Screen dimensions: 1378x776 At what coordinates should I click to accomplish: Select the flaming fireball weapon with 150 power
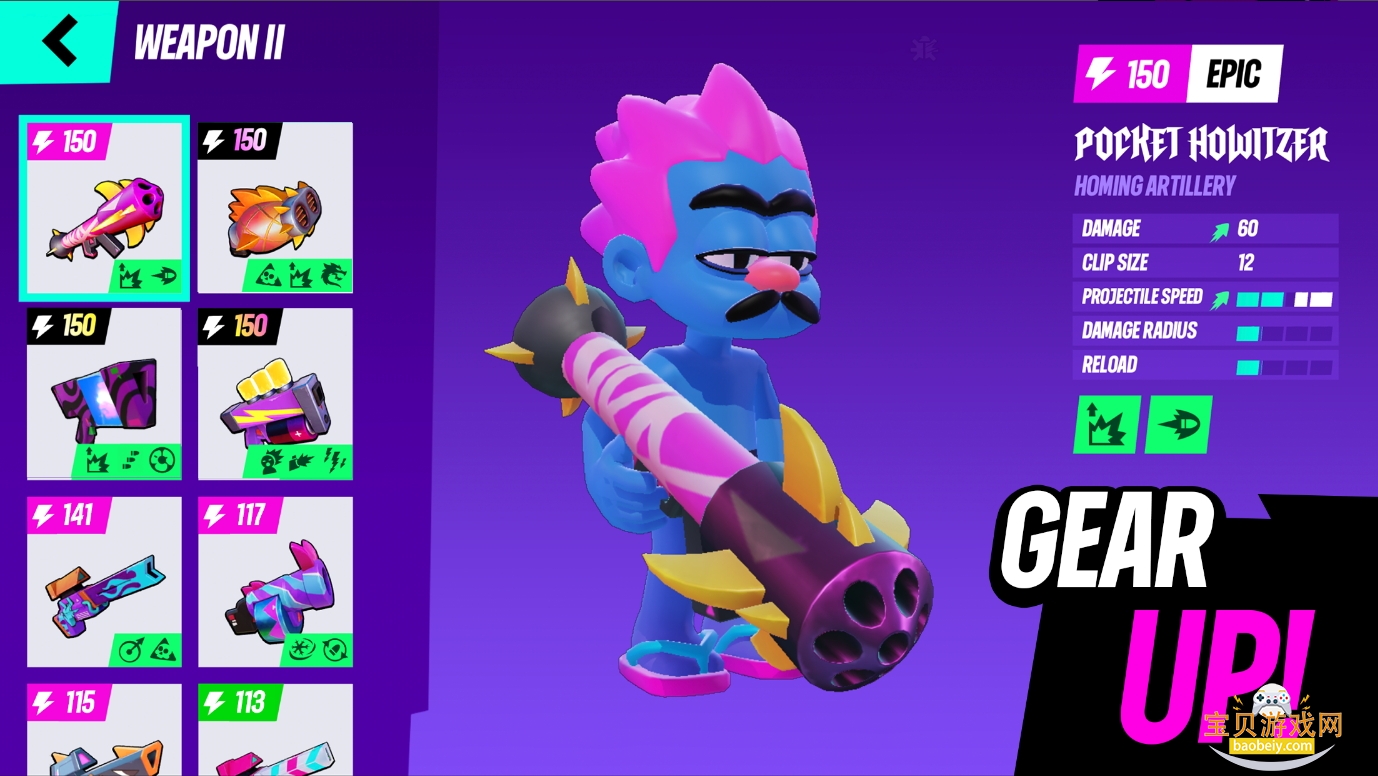(275, 205)
